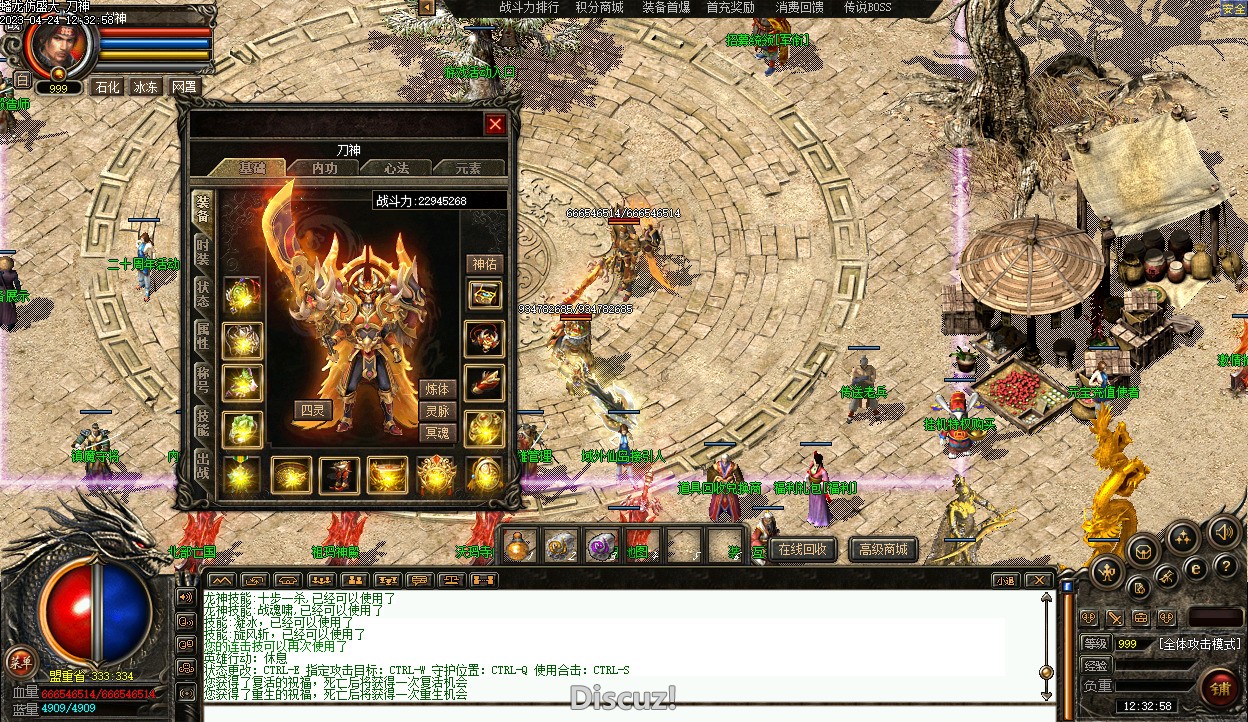This screenshot has width=1248, height=722.
Task: Open 战斗力排行 in the top menu
Action: (x=529, y=7)
